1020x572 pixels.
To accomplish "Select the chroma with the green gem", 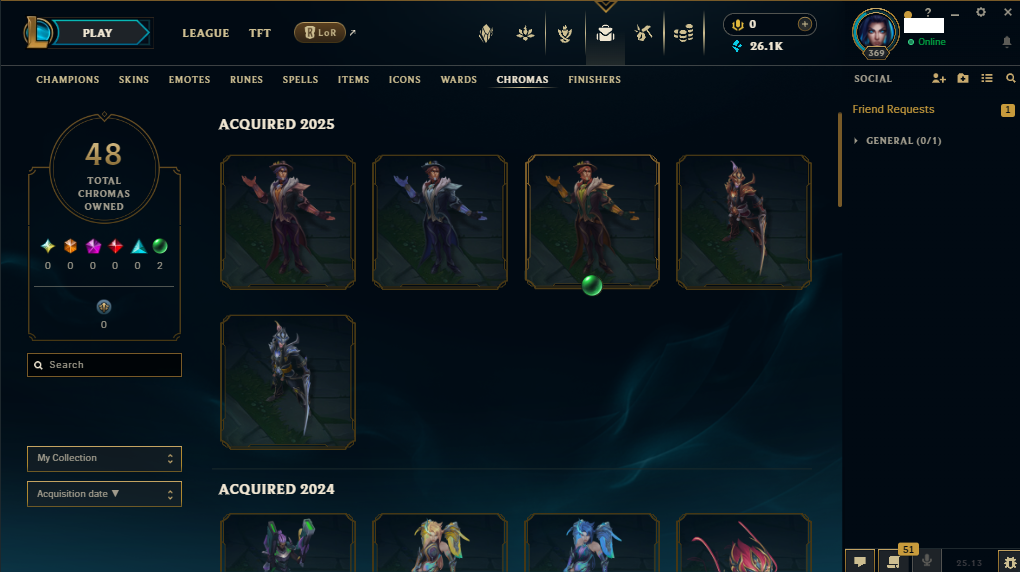I will 592,222.
